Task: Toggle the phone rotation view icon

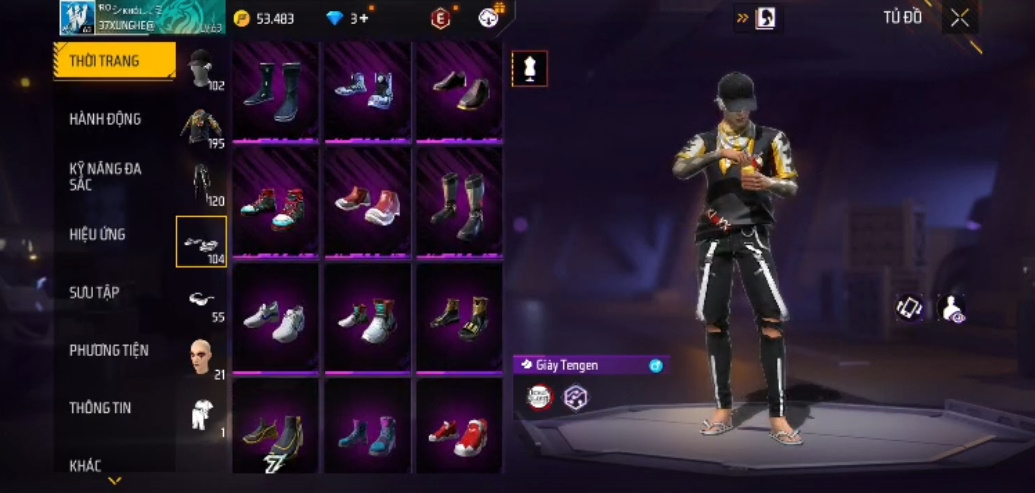Action: click(x=909, y=308)
